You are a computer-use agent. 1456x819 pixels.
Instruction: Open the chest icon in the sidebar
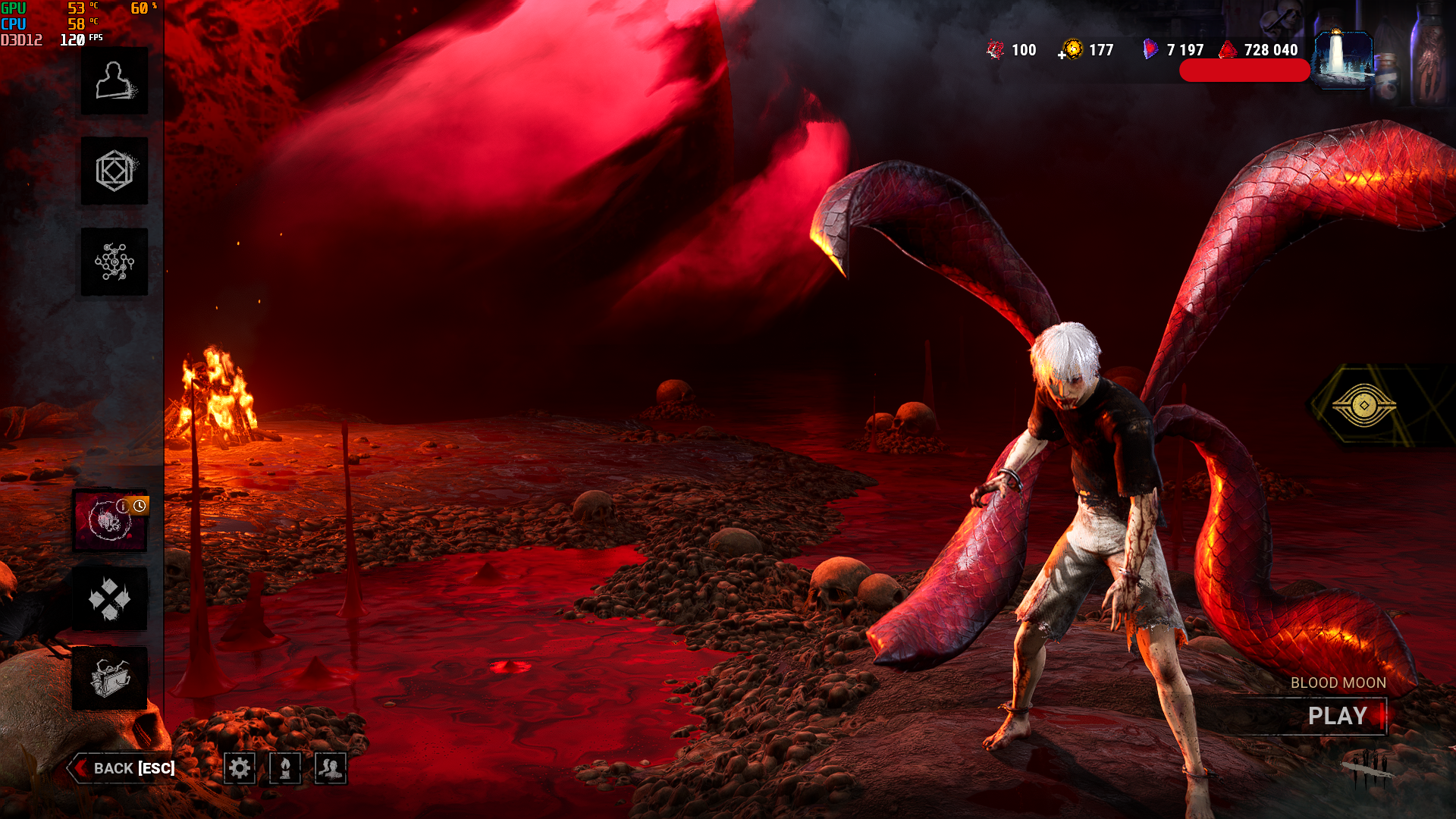pyautogui.click(x=110, y=678)
